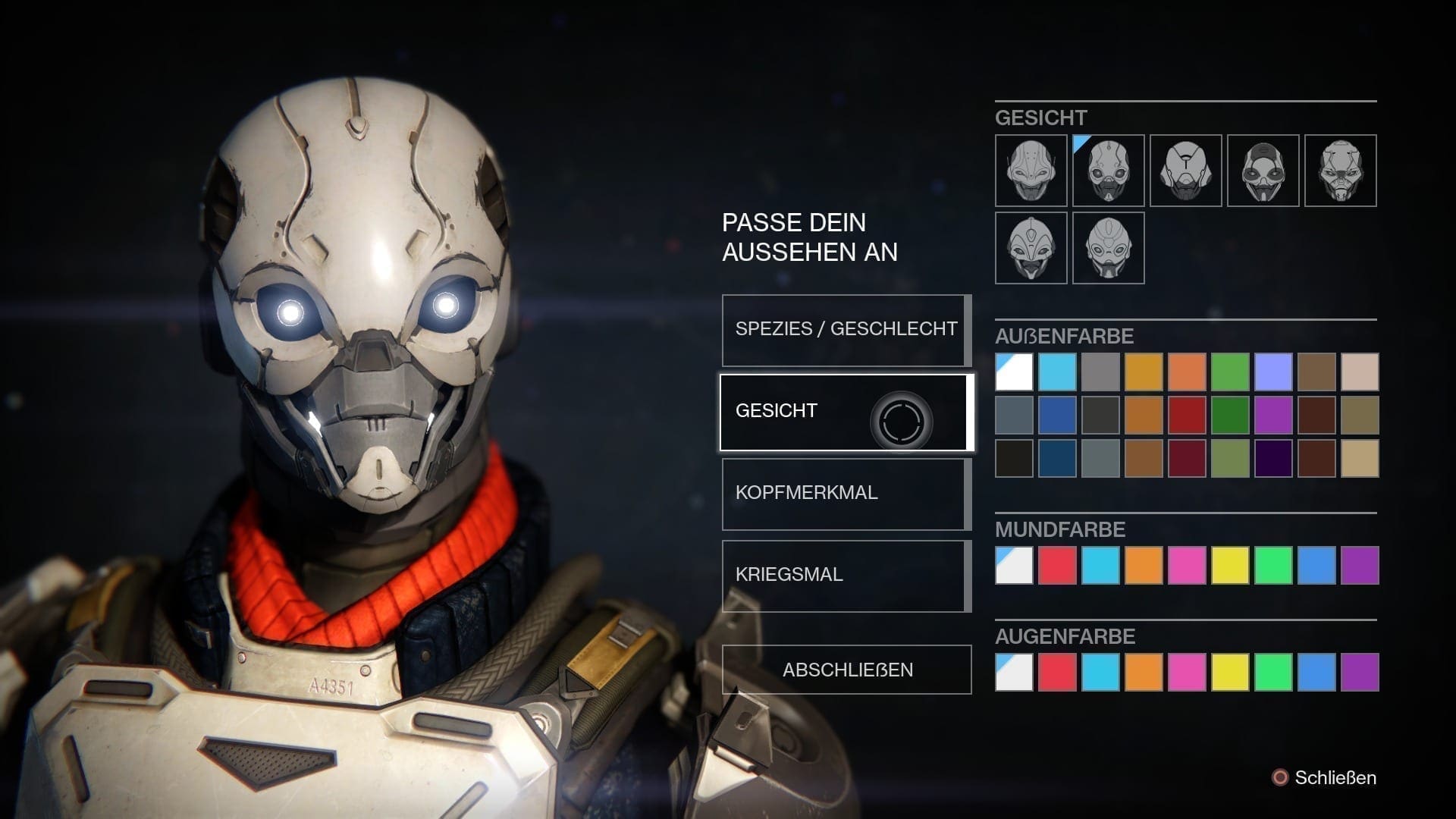Set Augenfarbe to green

1273,672
